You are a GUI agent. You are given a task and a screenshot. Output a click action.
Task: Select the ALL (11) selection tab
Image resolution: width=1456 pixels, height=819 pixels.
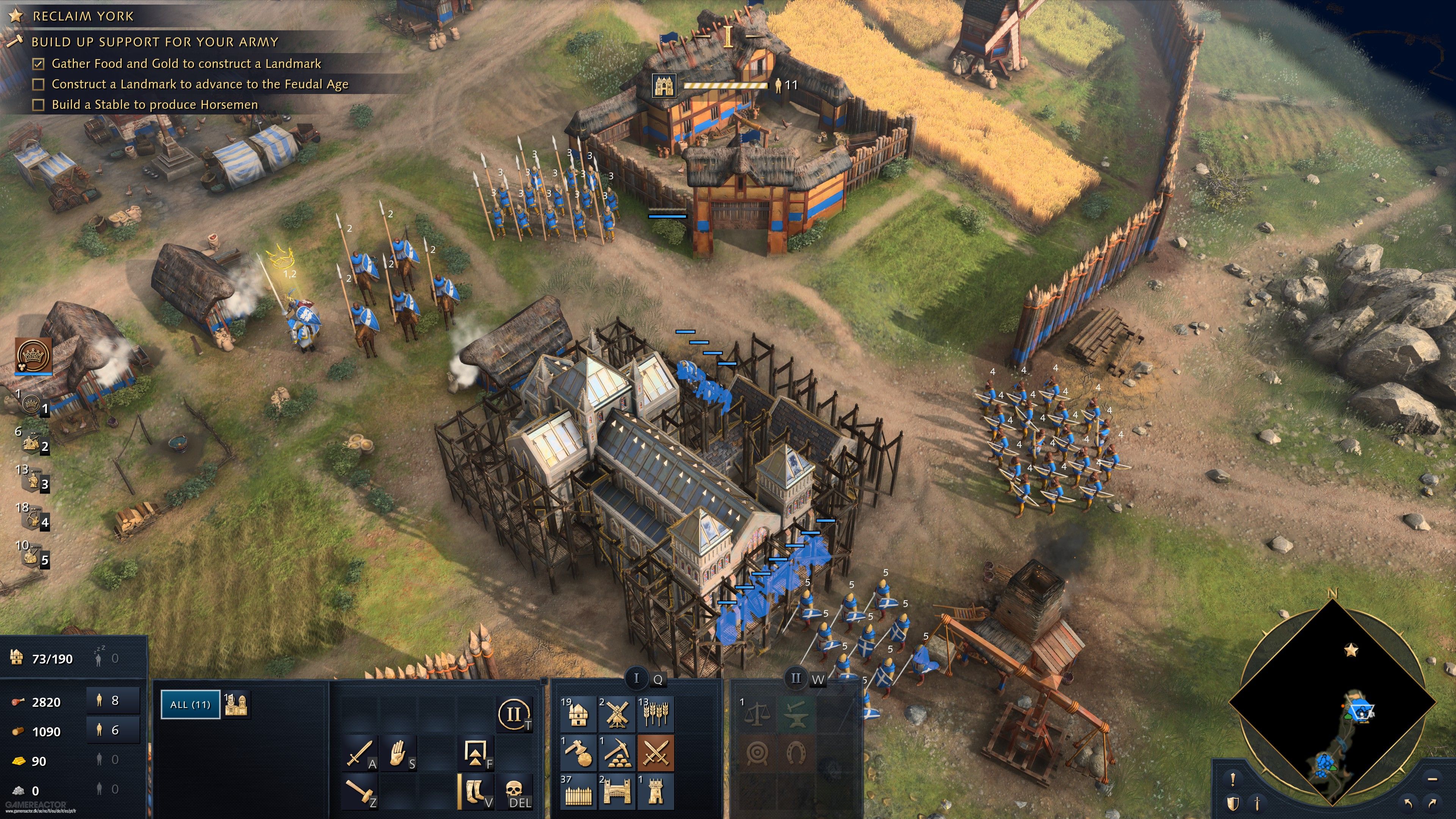tap(190, 705)
